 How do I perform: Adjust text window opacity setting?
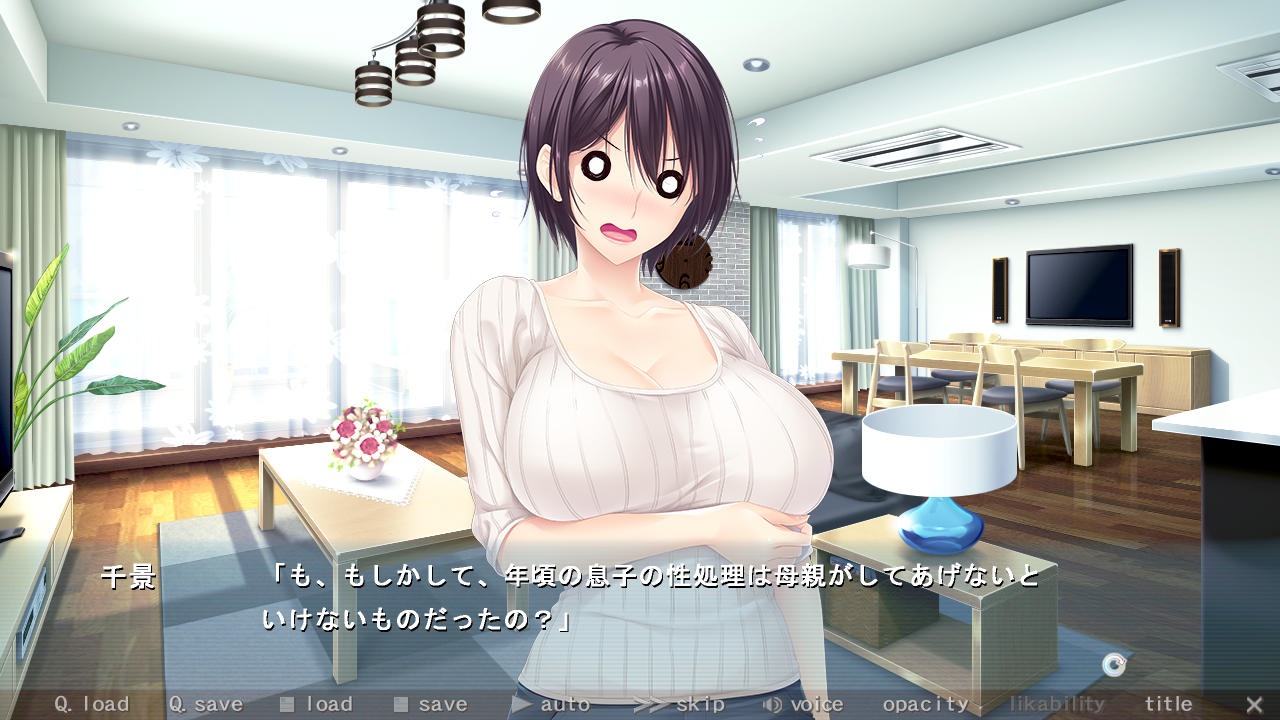925,704
